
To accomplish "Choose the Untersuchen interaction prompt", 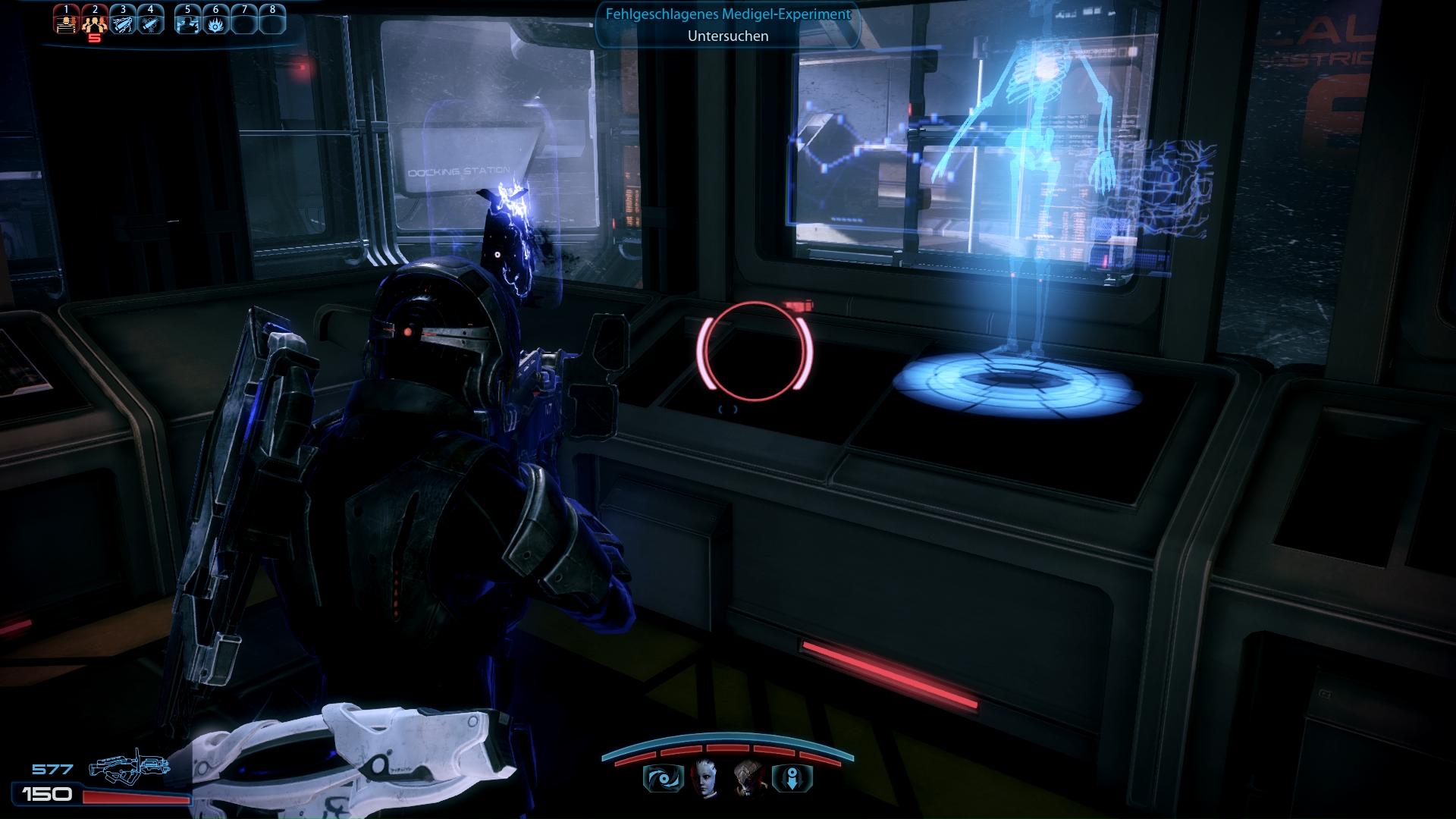I will pyautogui.click(x=728, y=36).
